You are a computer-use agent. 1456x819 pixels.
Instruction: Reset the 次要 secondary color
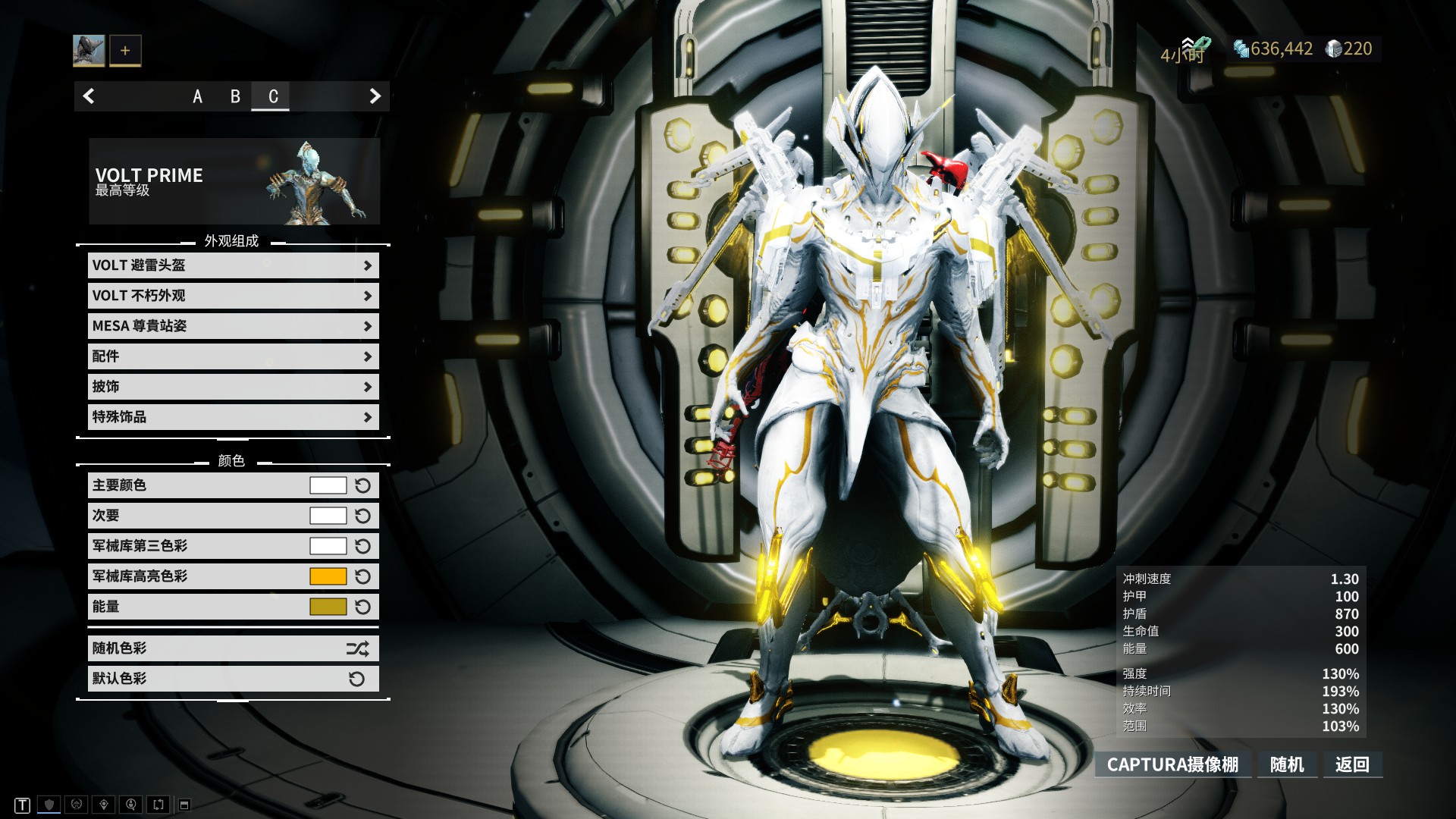[x=363, y=516]
